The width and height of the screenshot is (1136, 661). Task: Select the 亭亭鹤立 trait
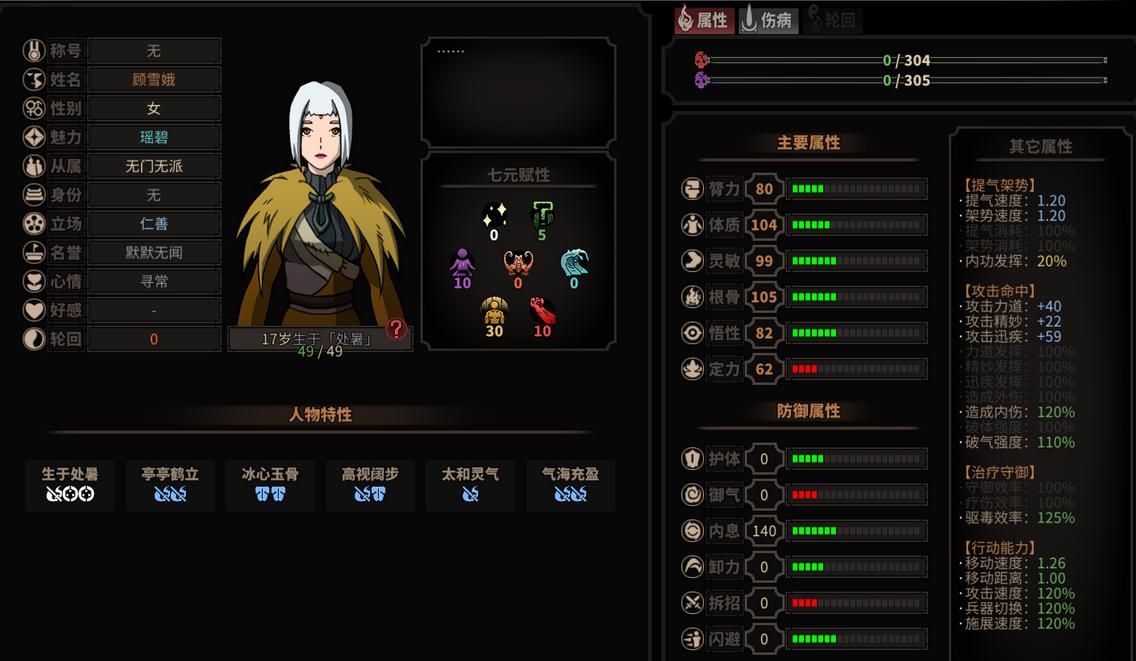(170, 484)
